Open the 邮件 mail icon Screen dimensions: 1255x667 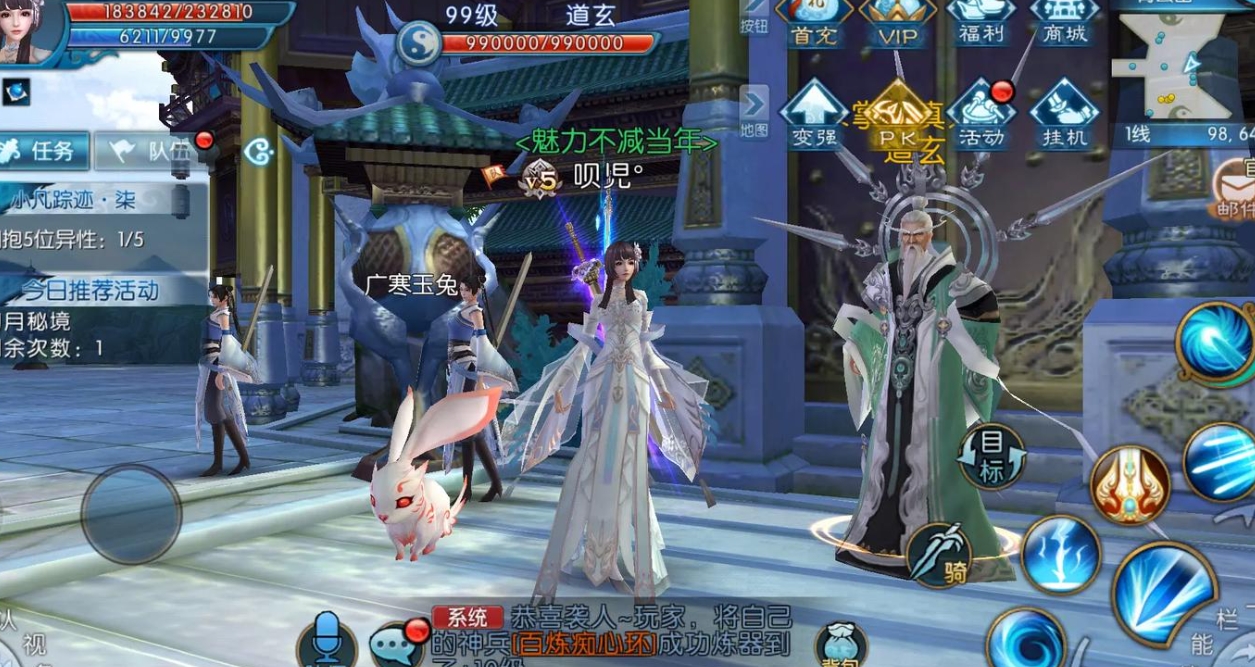tap(1232, 188)
